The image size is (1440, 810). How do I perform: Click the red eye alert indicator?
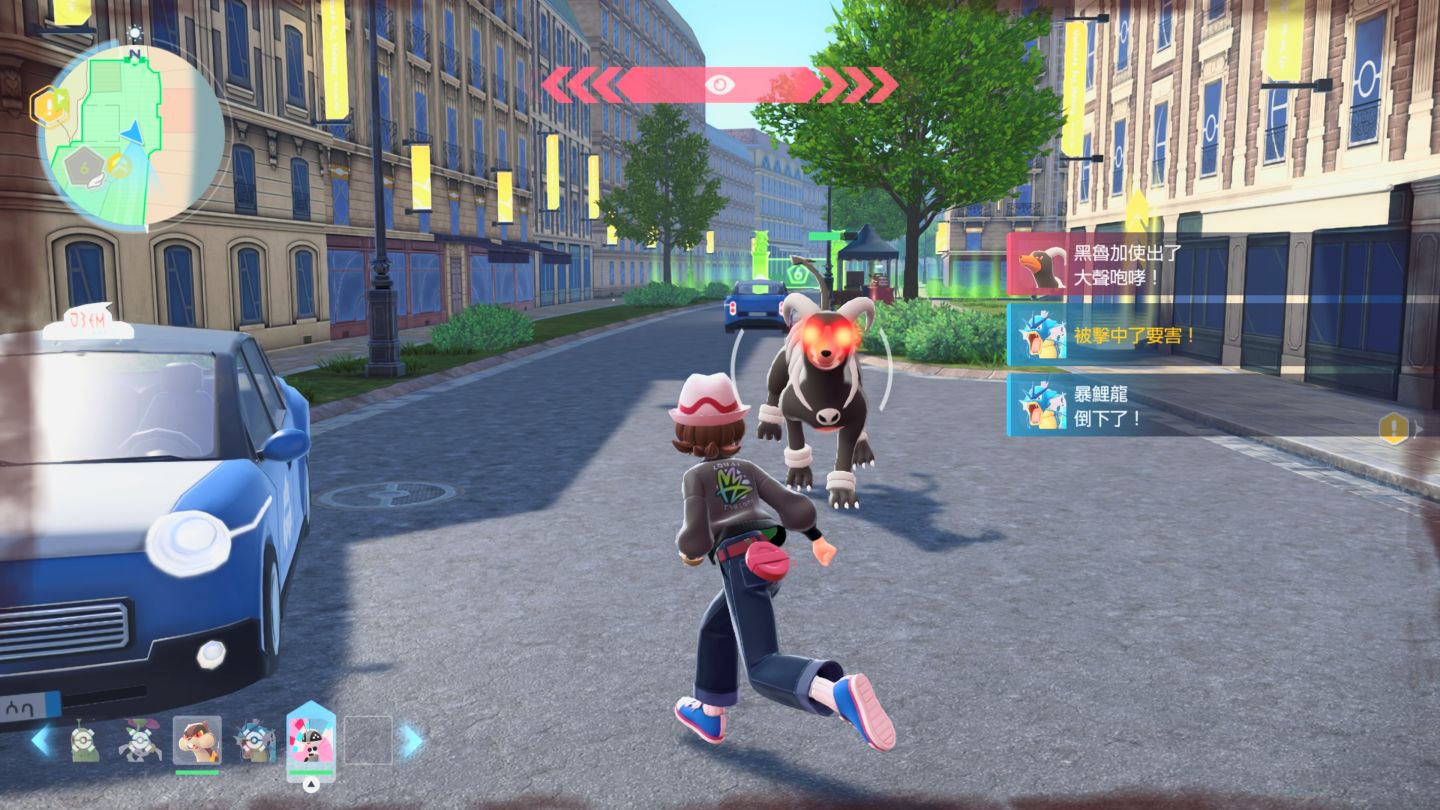coord(719,85)
